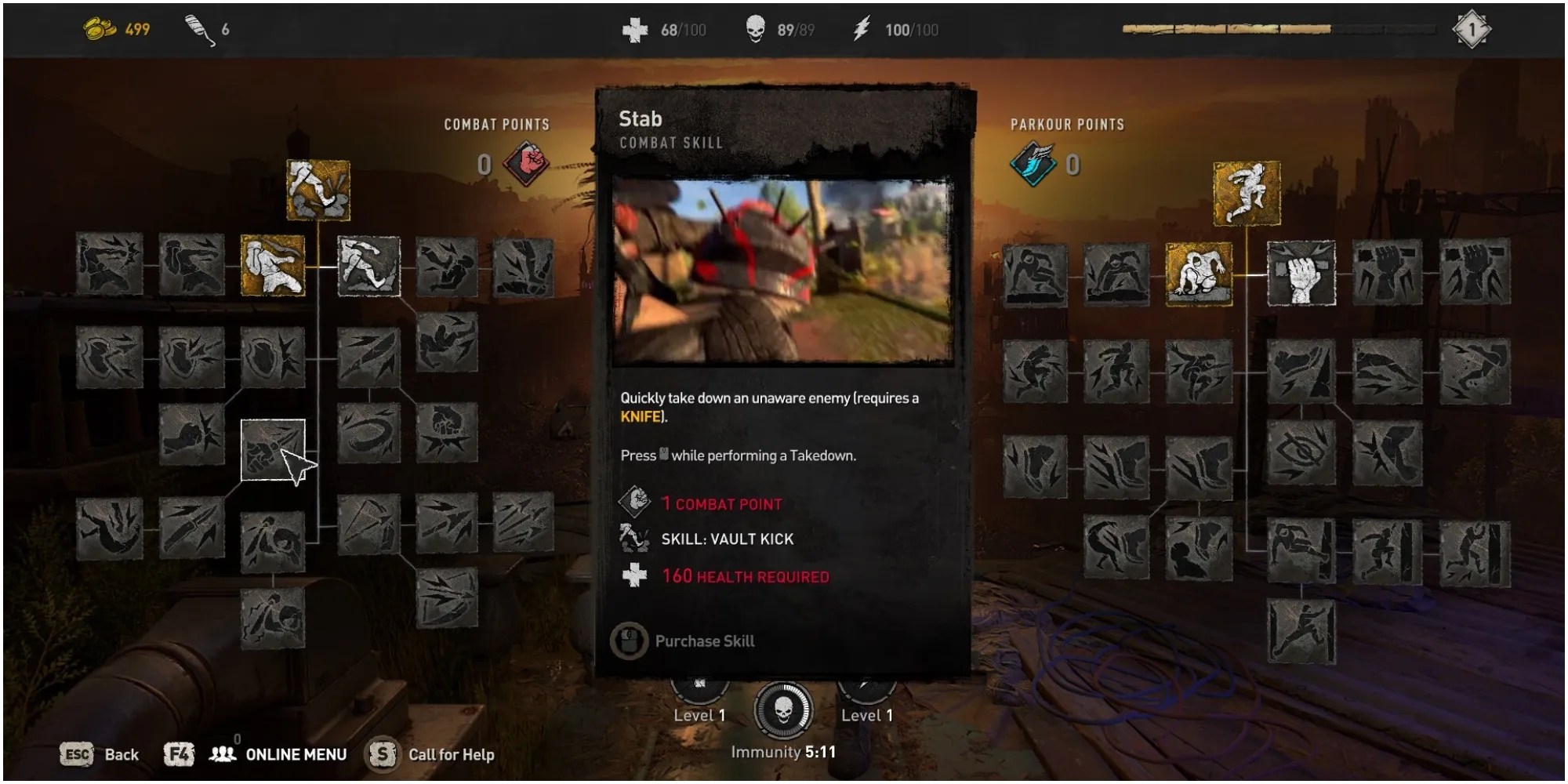Click the lightning stamina icon showing 100/100
The width and height of the screenshot is (1568, 784).
[862, 29]
